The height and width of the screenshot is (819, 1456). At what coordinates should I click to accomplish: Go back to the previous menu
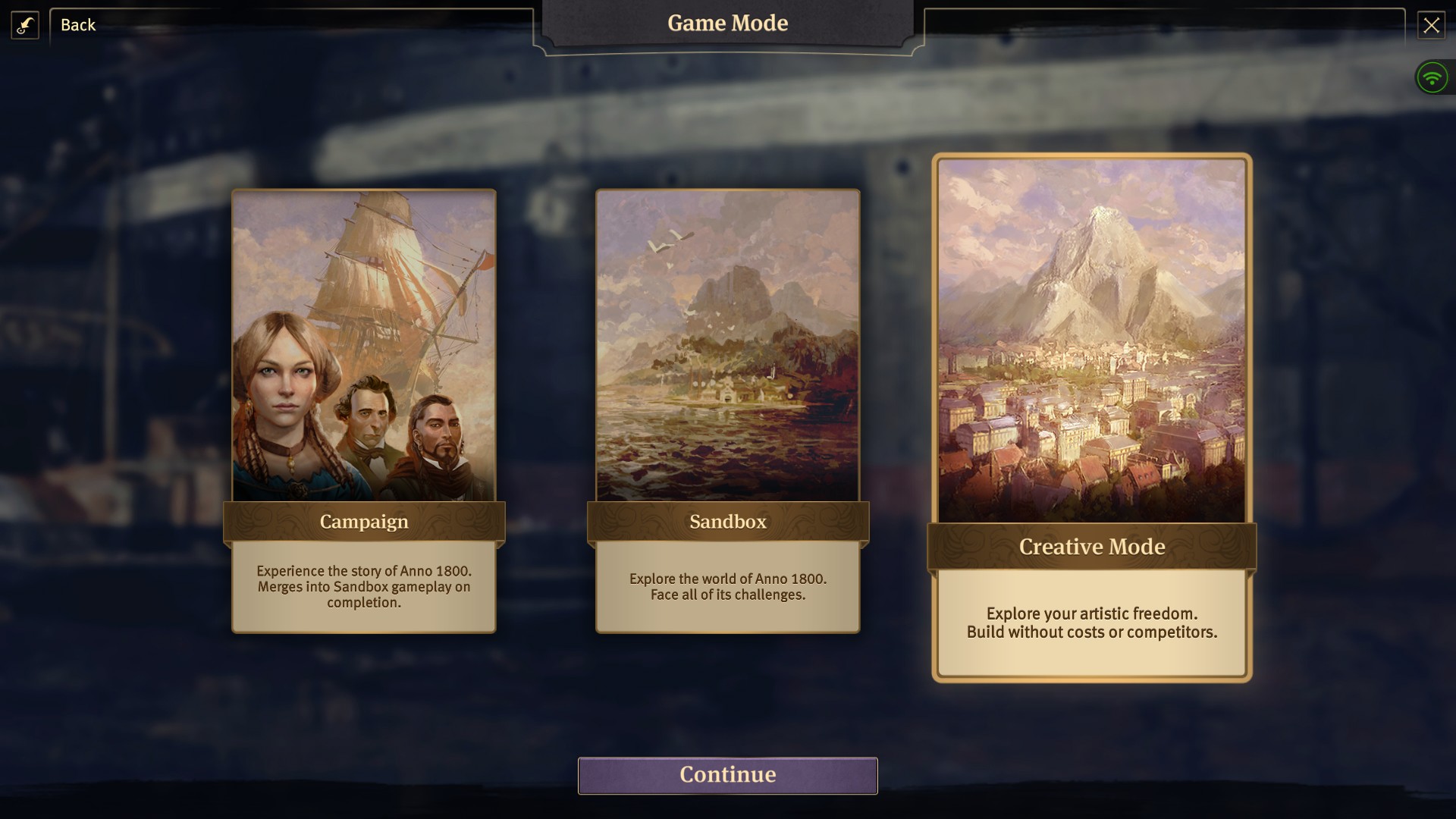(x=78, y=25)
